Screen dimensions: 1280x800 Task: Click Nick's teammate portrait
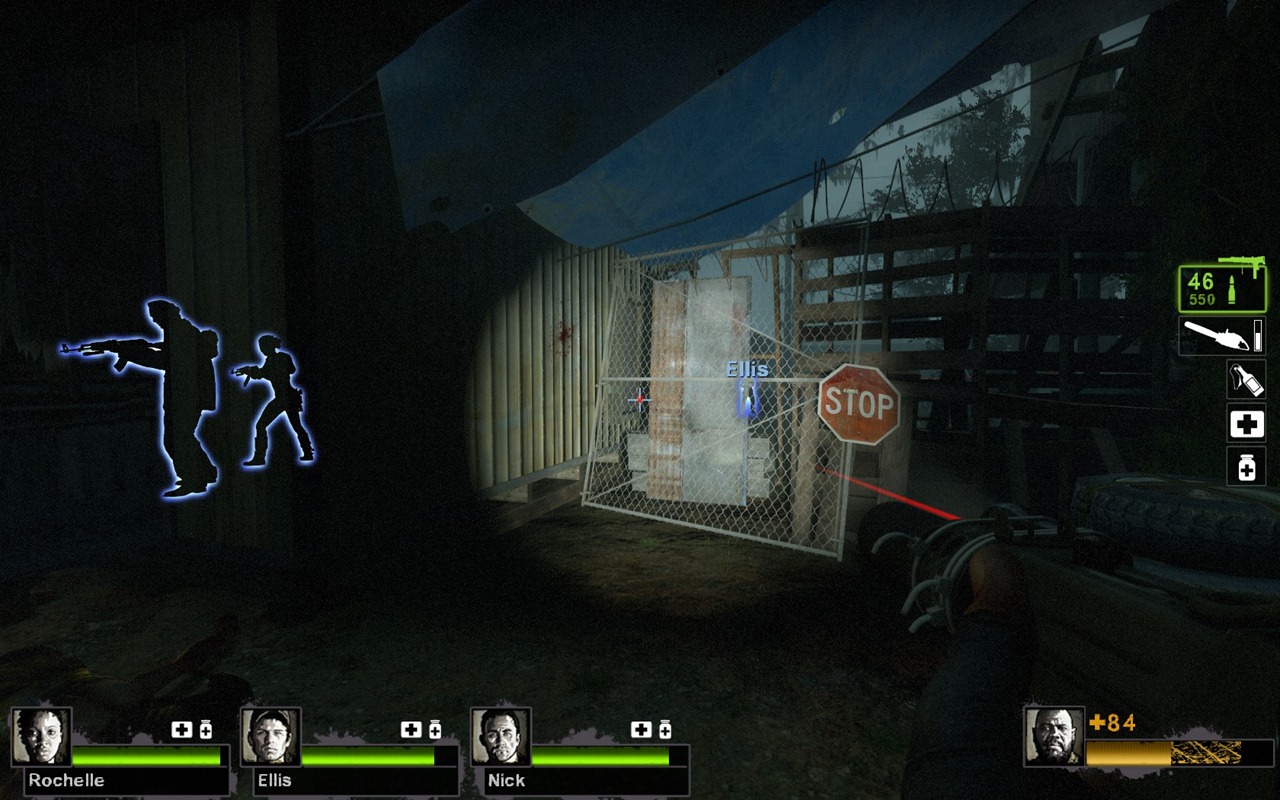click(x=501, y=737)
